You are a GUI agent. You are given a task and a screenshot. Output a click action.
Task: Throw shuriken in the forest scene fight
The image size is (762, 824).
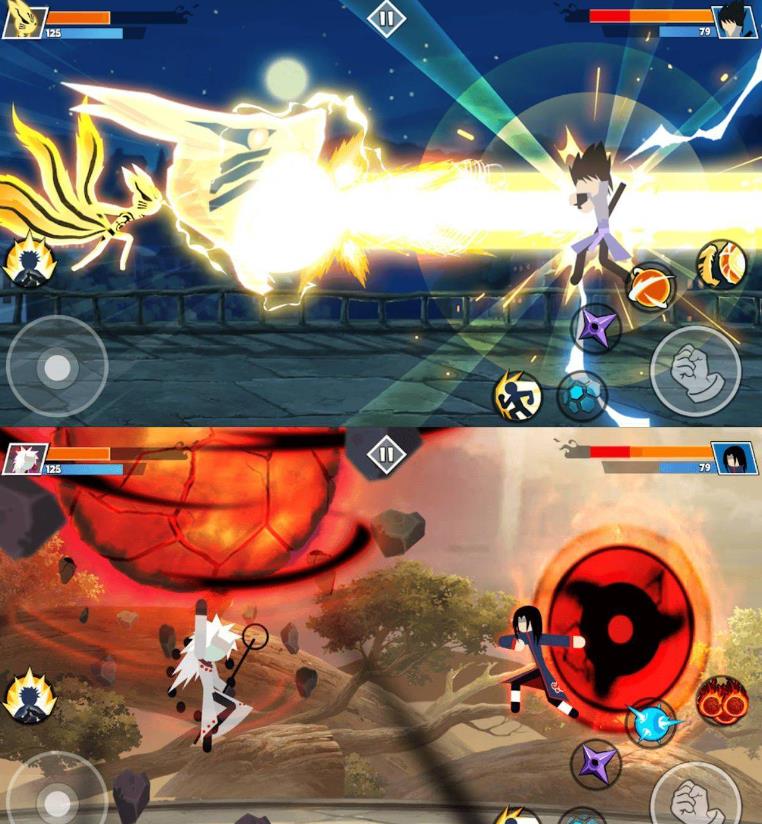pos(596,764)
